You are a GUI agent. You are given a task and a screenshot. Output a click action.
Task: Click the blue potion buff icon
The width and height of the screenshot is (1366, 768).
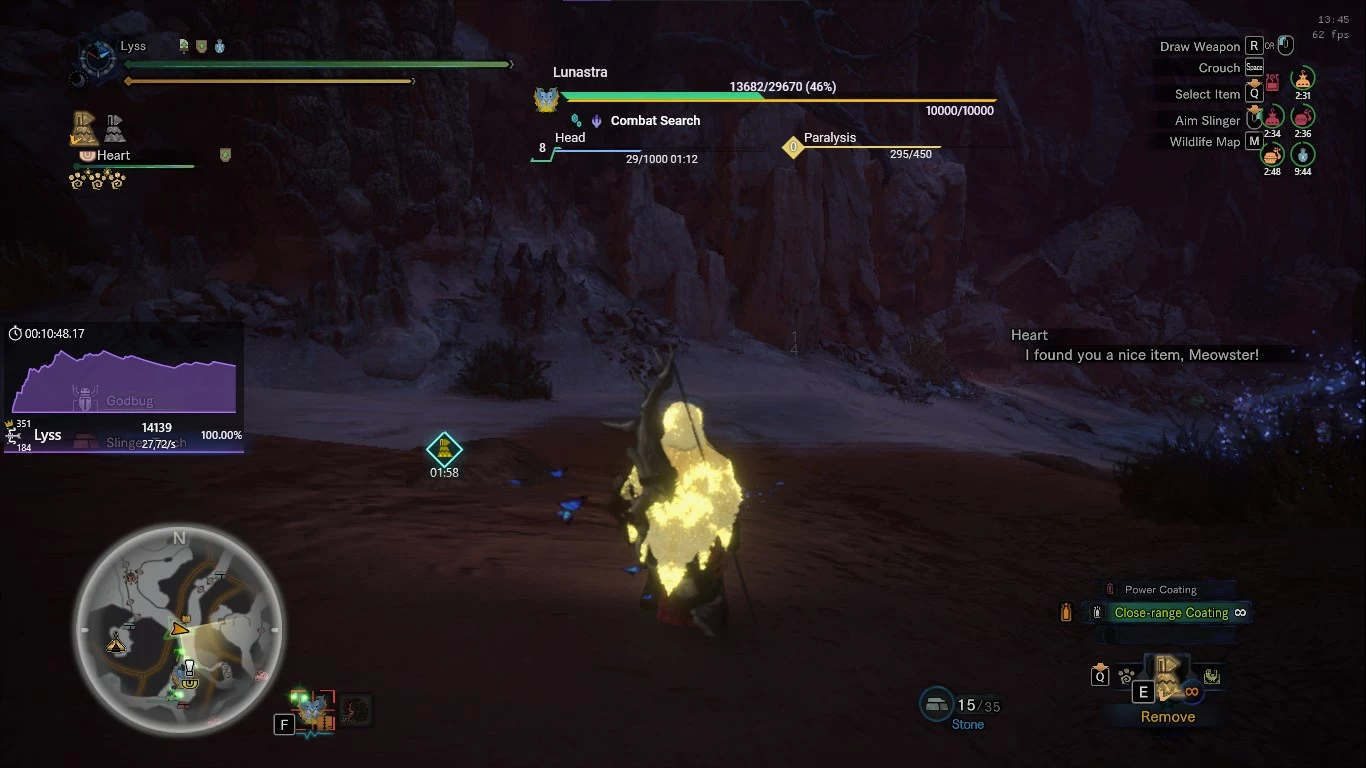pyautogui.click(x=1301, y=155)
